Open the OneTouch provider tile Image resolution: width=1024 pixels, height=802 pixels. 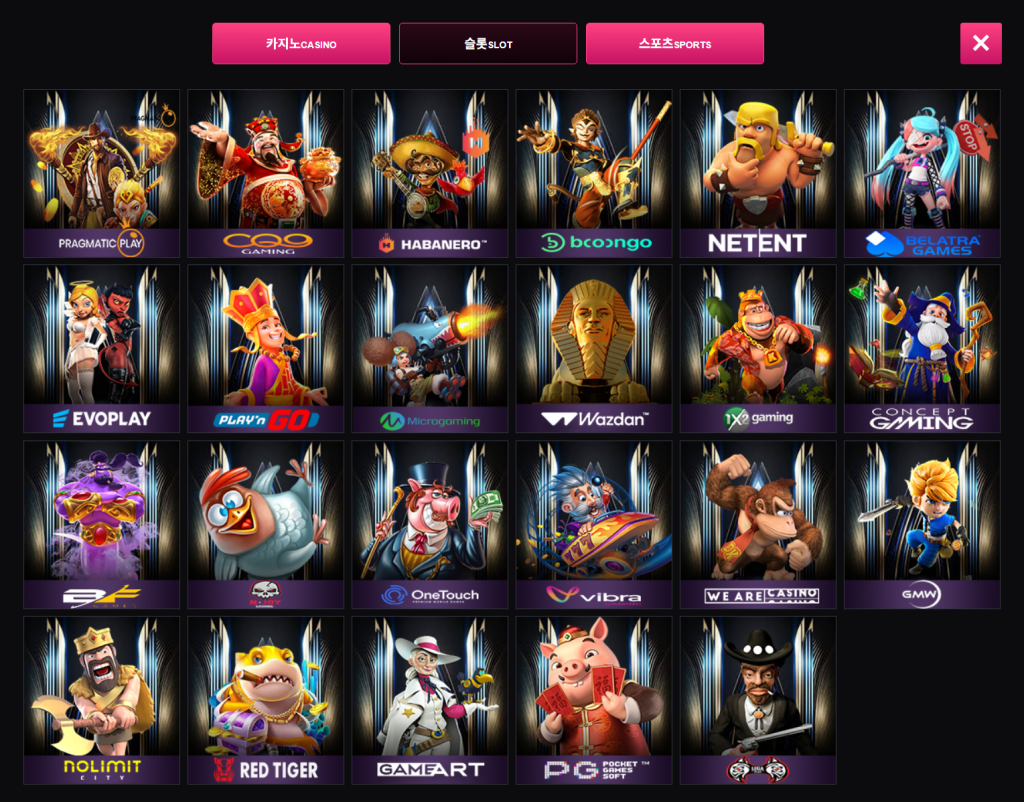click(x=430, y=525)
